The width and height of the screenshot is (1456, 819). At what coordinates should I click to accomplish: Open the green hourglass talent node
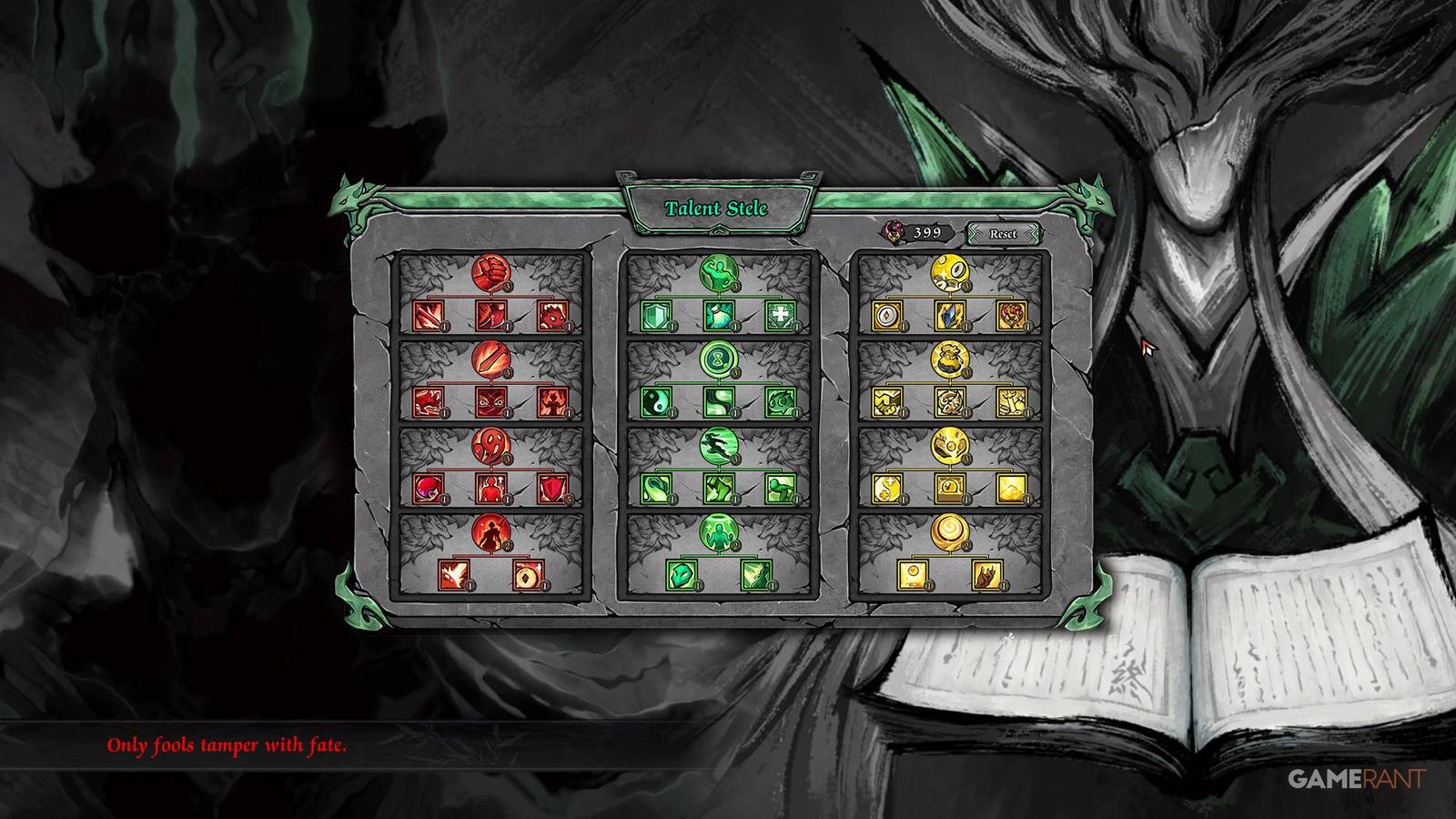[717, 359]
